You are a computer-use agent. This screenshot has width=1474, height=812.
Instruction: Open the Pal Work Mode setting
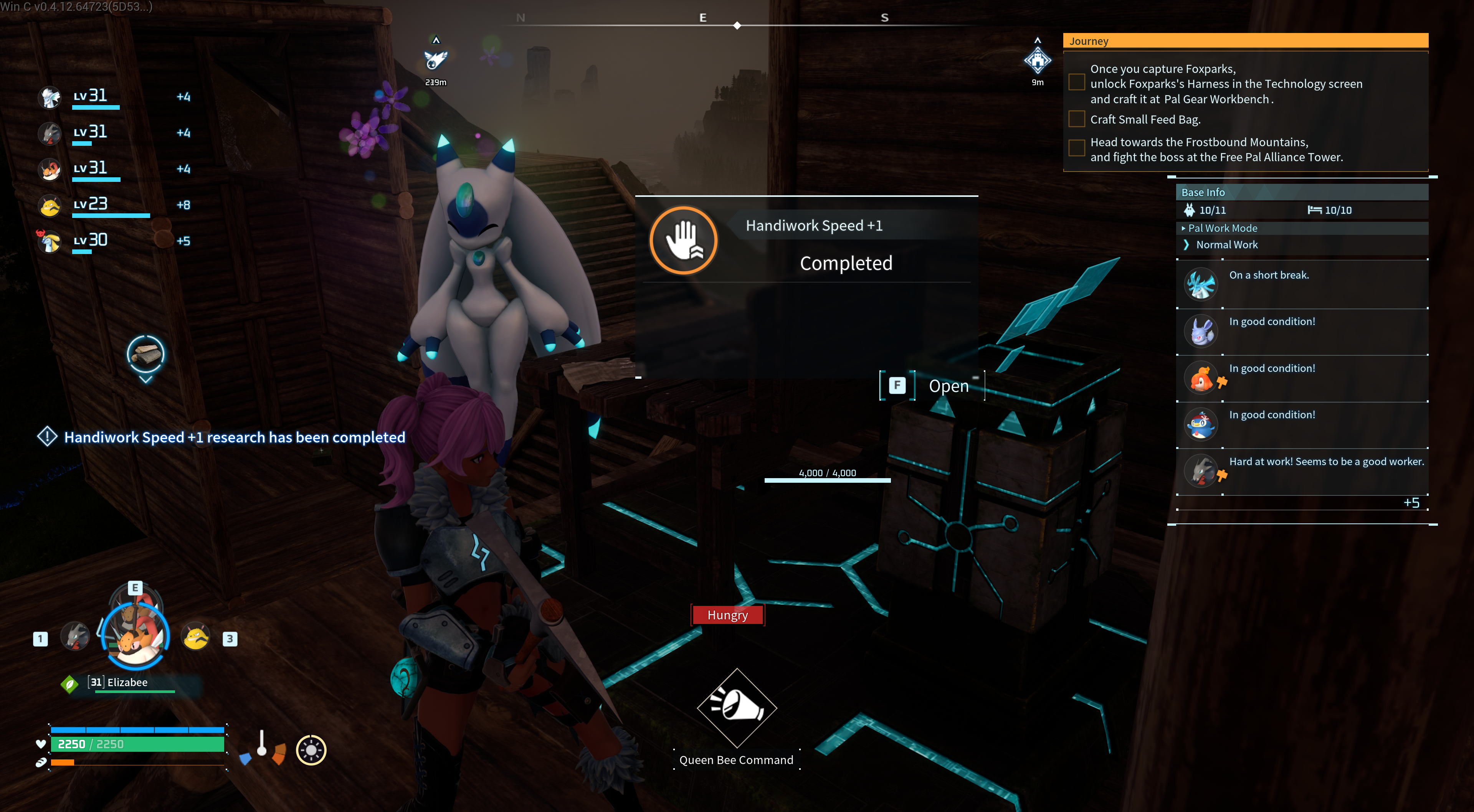(x=1223, y=228)
